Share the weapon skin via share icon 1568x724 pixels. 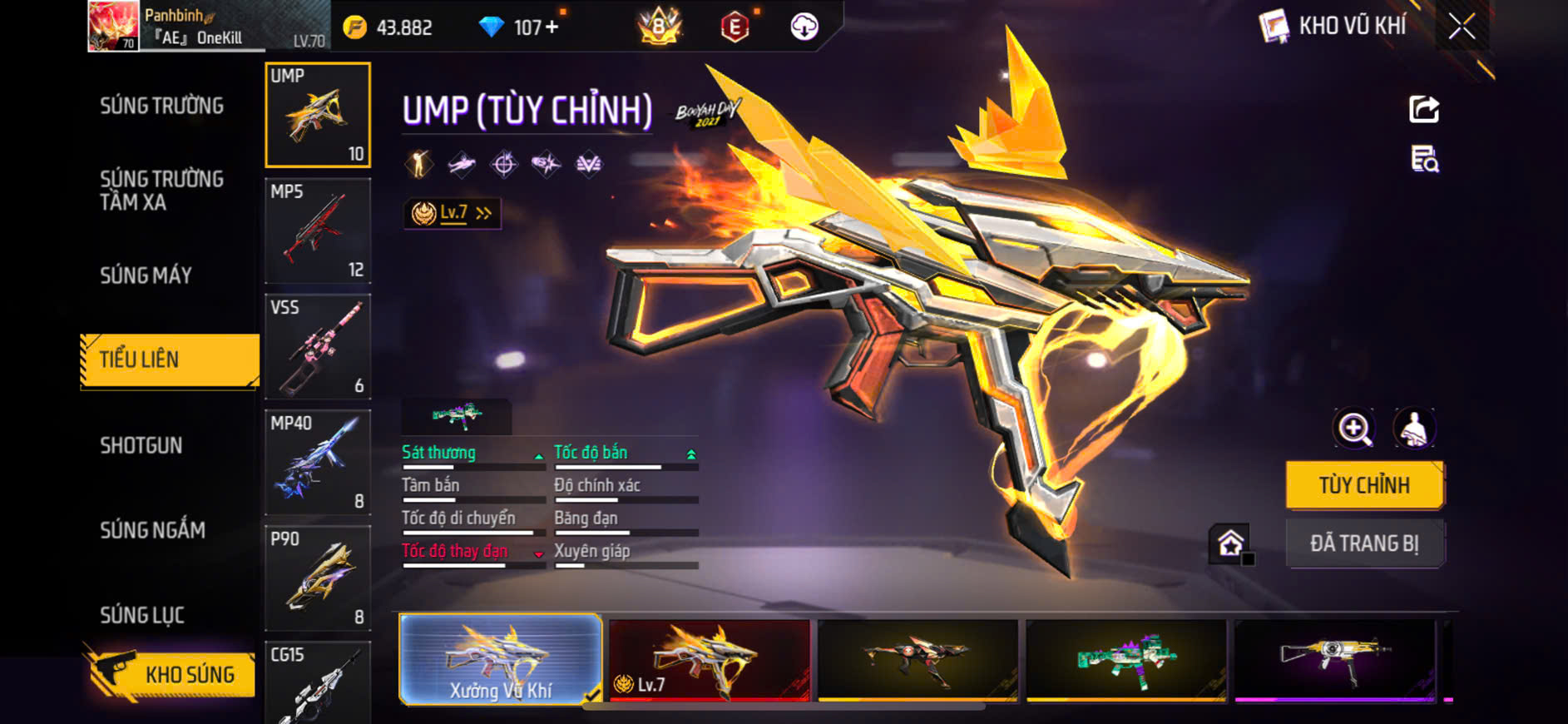1424,109
